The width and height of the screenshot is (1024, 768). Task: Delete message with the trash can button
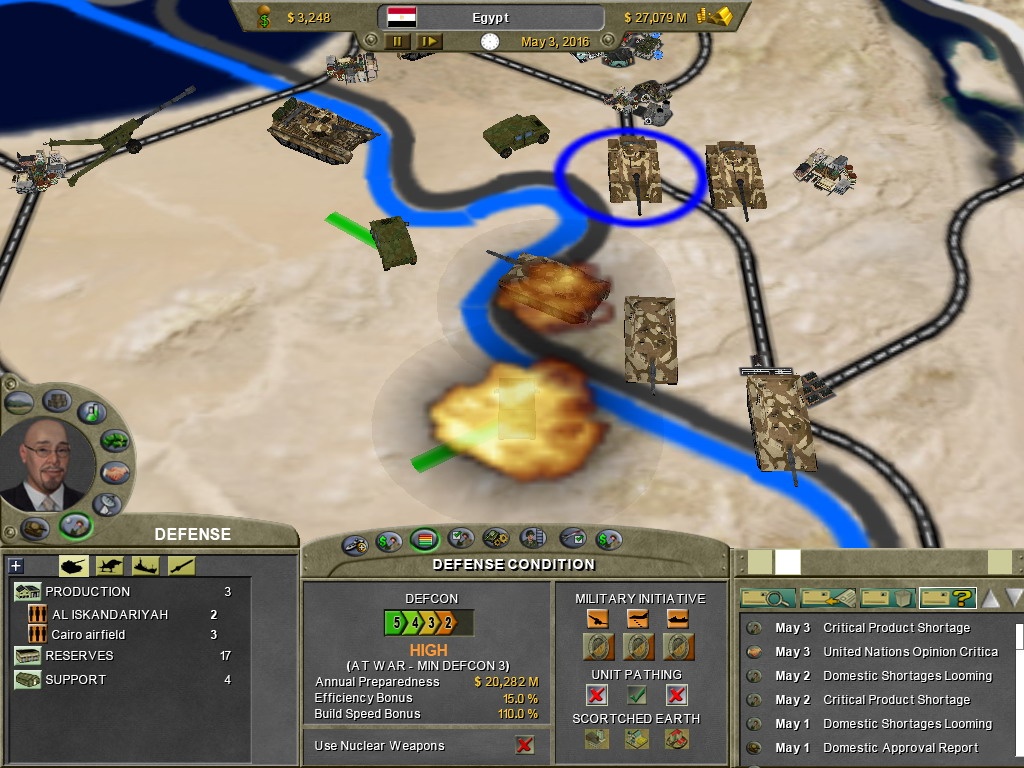(887, 598)
